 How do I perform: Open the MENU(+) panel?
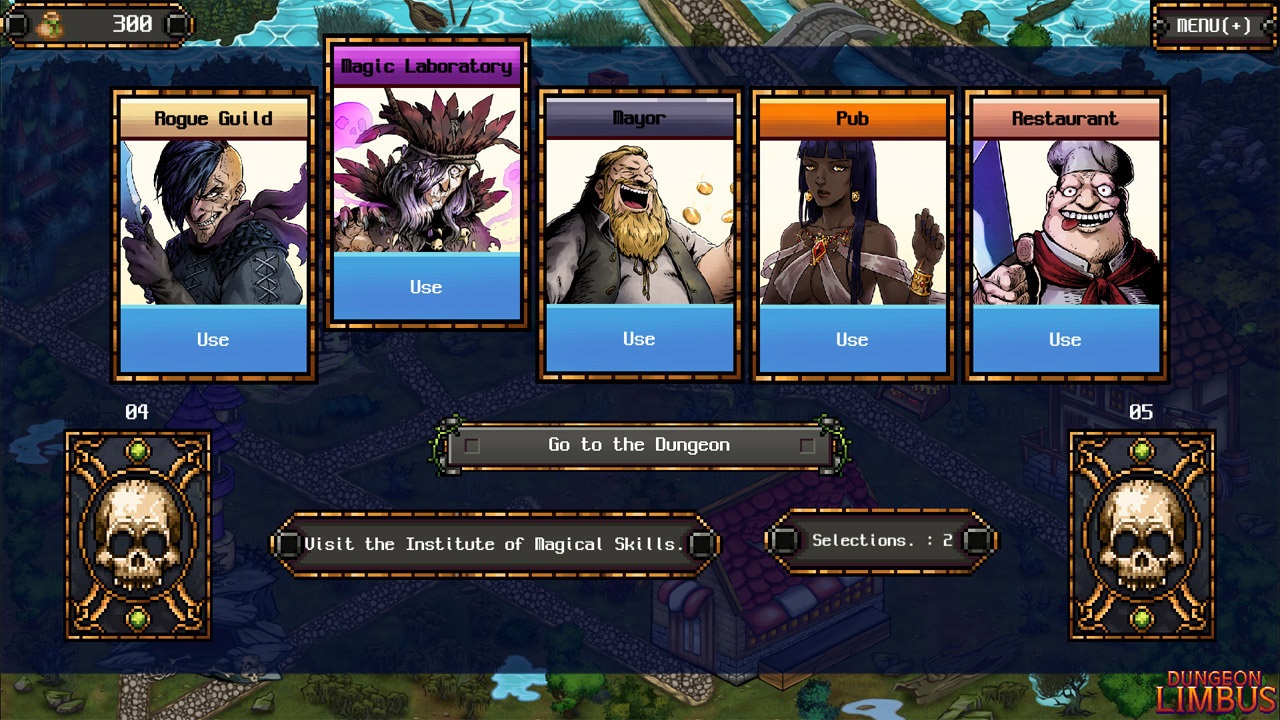(x=1213, y=27)
